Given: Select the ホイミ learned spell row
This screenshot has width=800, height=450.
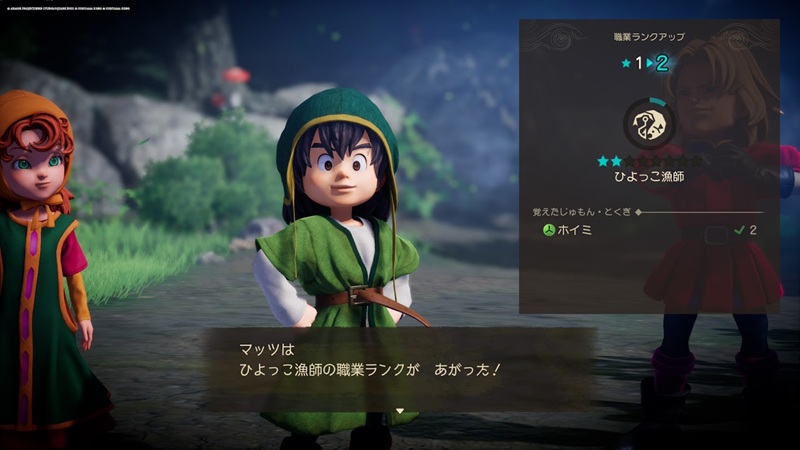Looking at the screenshot, I should [650, 230].
